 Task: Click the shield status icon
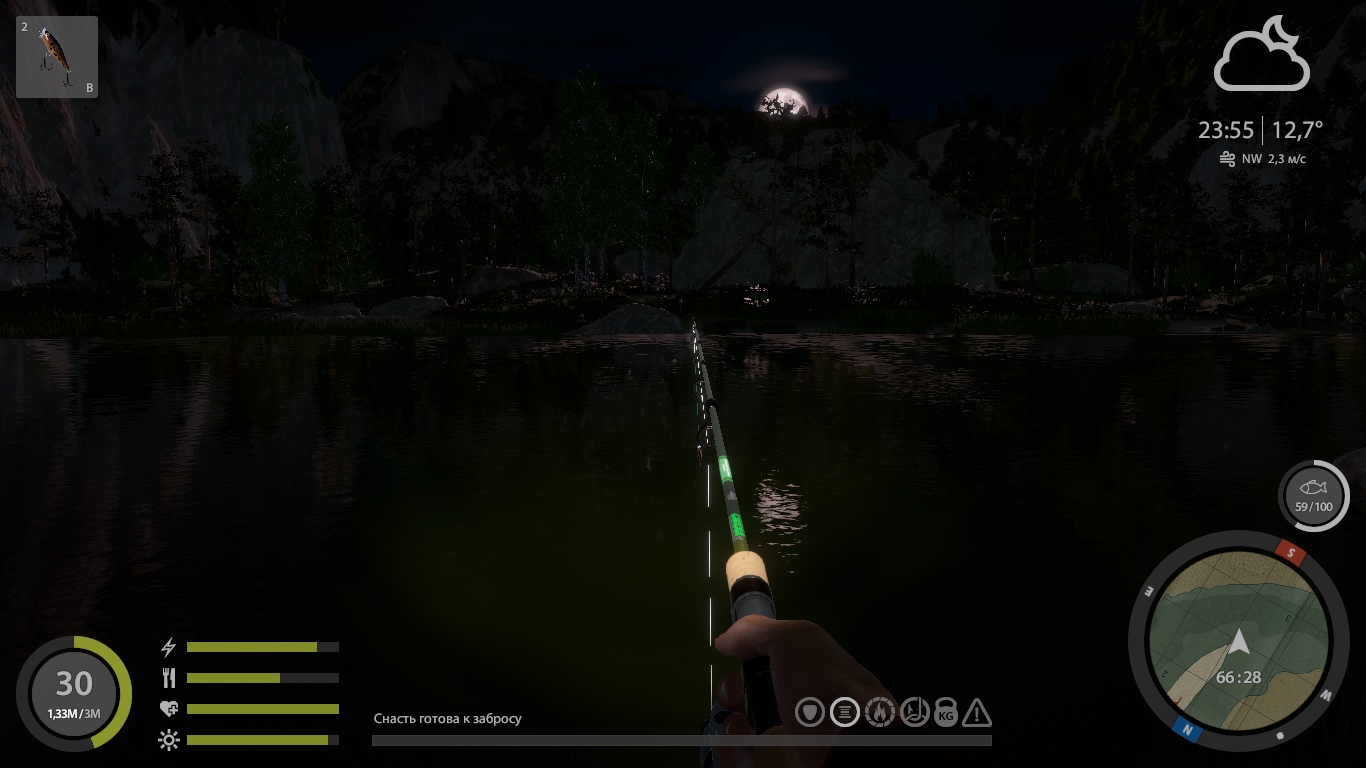click(810, 712)
